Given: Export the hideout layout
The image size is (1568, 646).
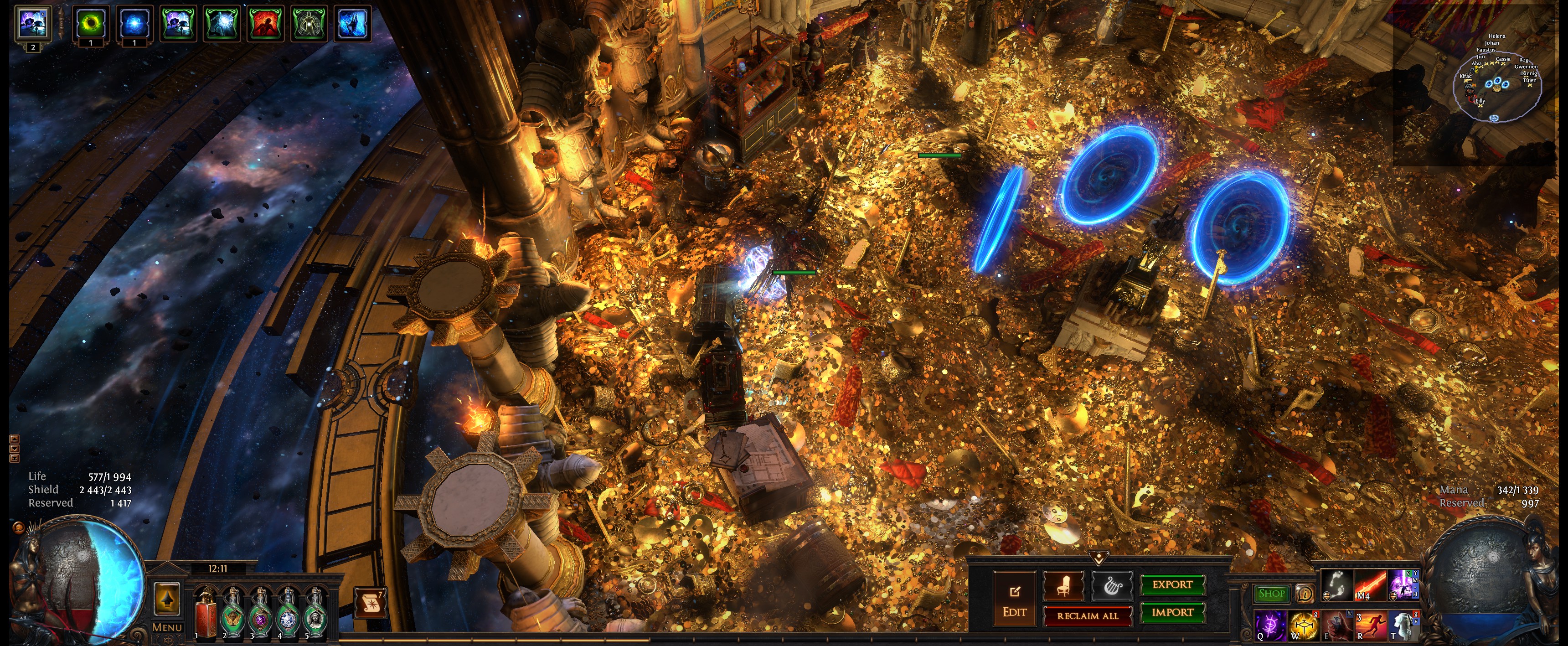Looking at the screenshot, I should (x=1172, y=584).
